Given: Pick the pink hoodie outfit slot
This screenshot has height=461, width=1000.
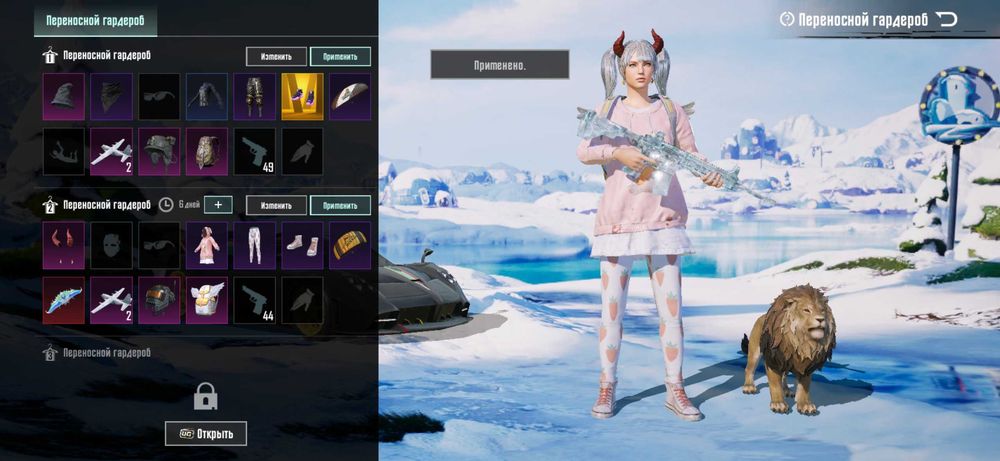Looking at the screenshot, I should pyautogui.click(x=206, y=245).
